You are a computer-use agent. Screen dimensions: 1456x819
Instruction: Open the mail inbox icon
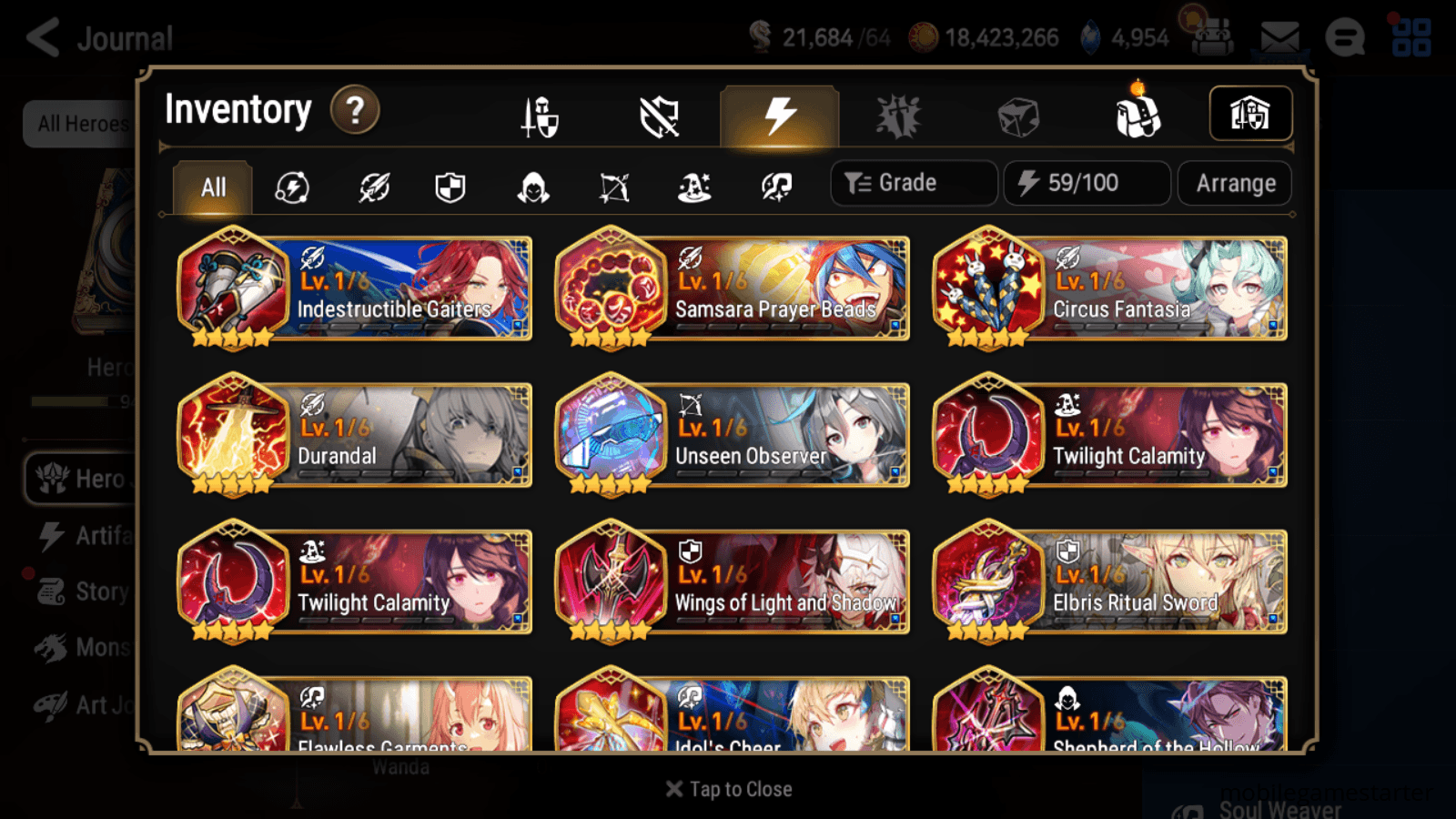[1278, 36]
